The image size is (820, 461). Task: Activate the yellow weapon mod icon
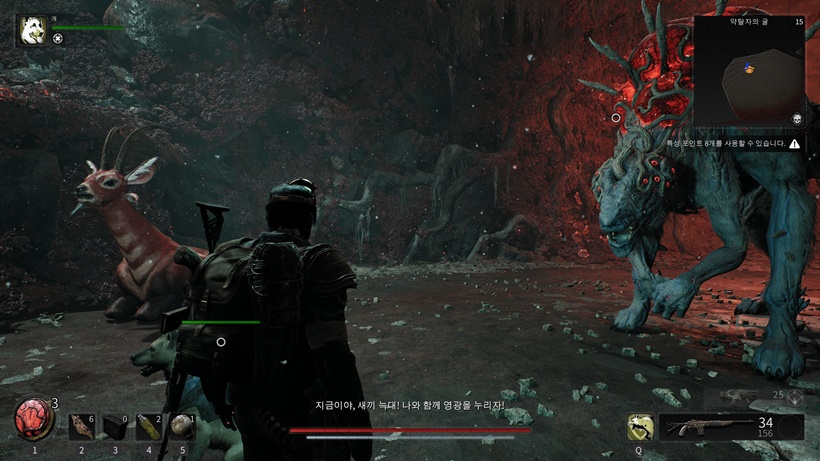click(x=640, y=427)
